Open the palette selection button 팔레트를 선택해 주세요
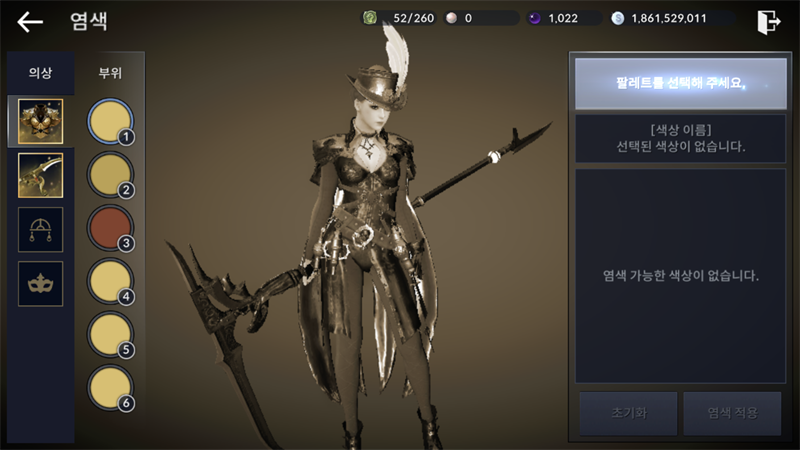Viewport: 800px width, 450px height. click(680, 81)
